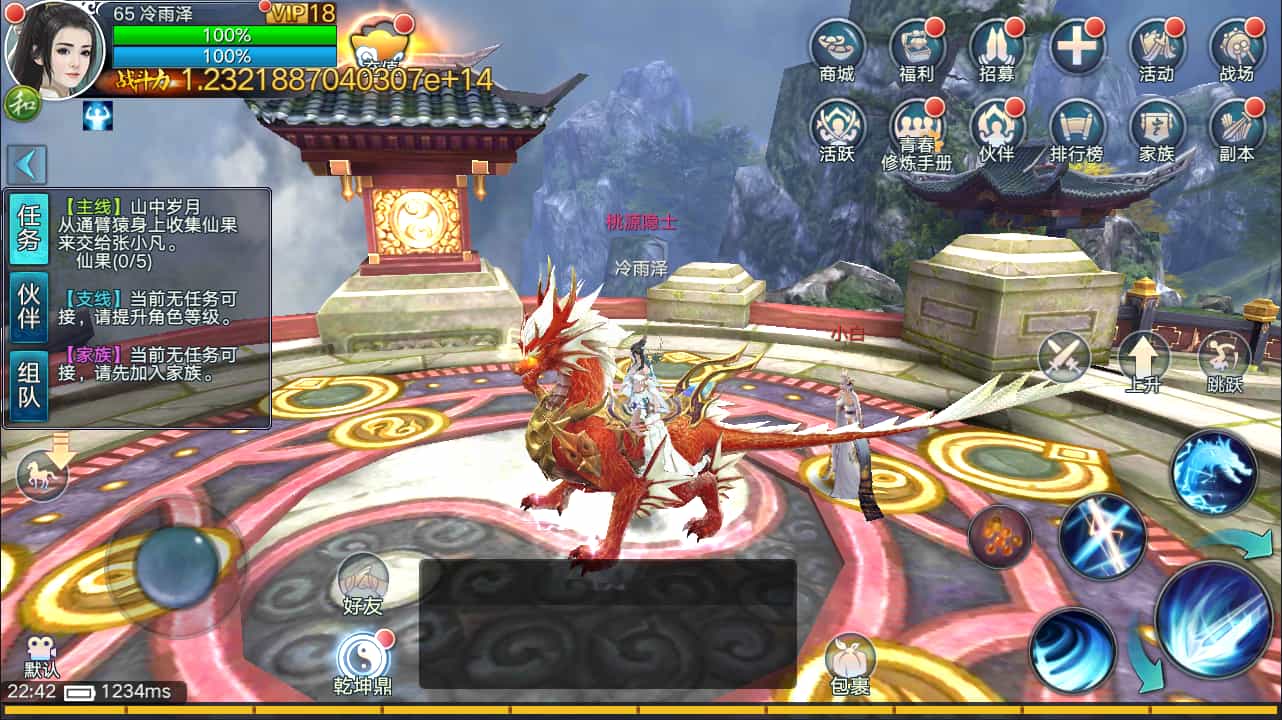This screenshot has height=720, width=1282.
Task: Toggle the 默认 camera mode
Action: 41,655
